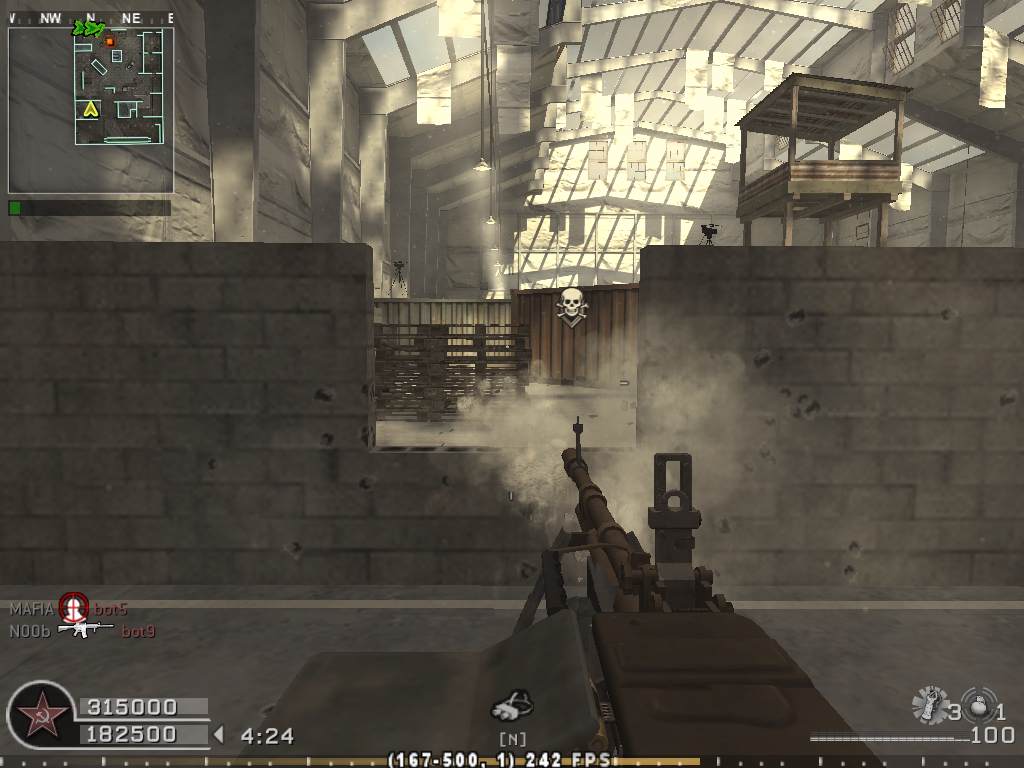Screen dimensions: 1024x768
Task: Click the compass heading strip
Action: coord(90,17)
